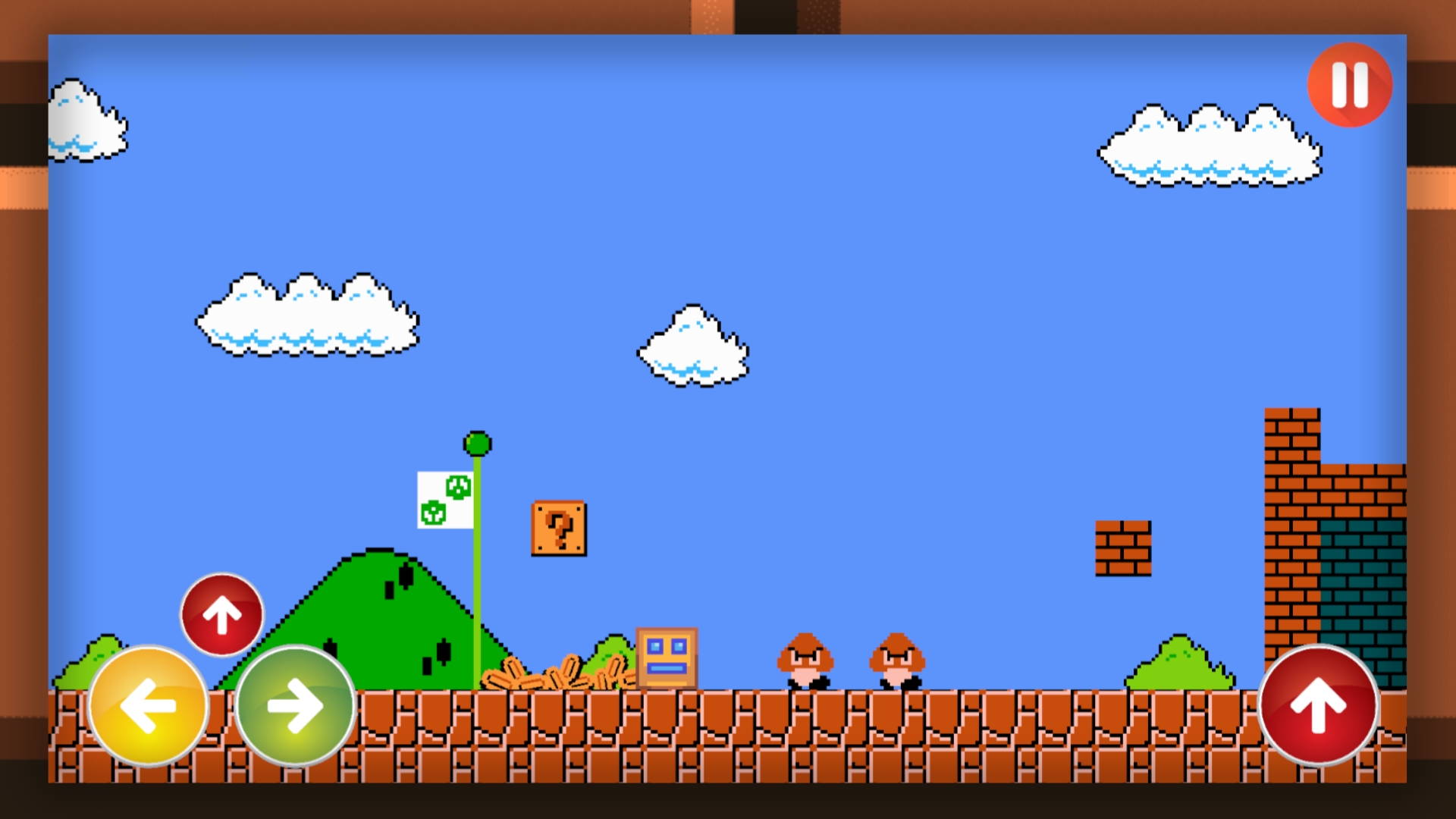Tap the green ball atop the flagpole
Image resolution: width=1456 pixels, height=819 pixels.
476,444
